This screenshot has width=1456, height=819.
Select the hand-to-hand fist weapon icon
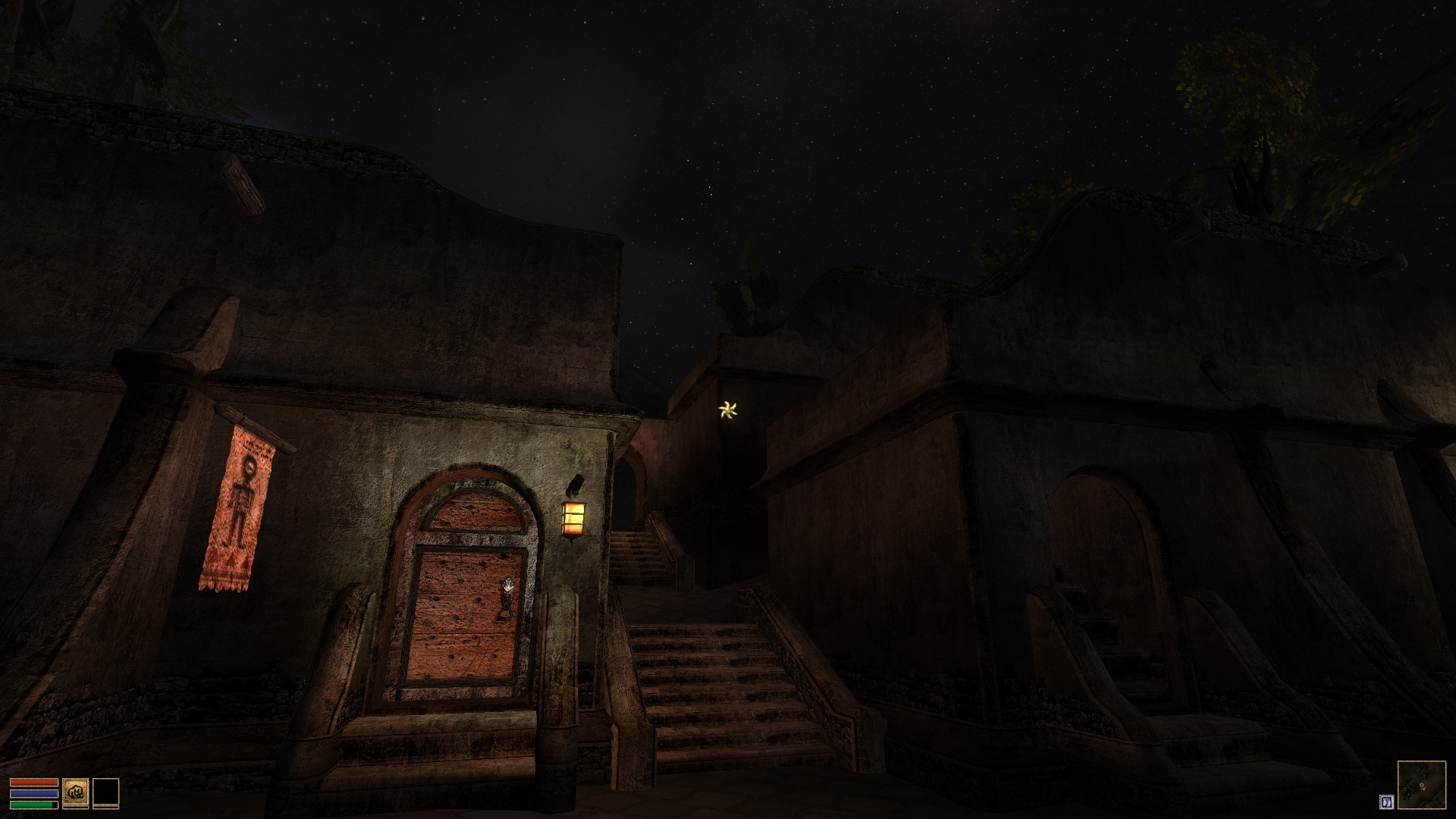click(75, 792)
